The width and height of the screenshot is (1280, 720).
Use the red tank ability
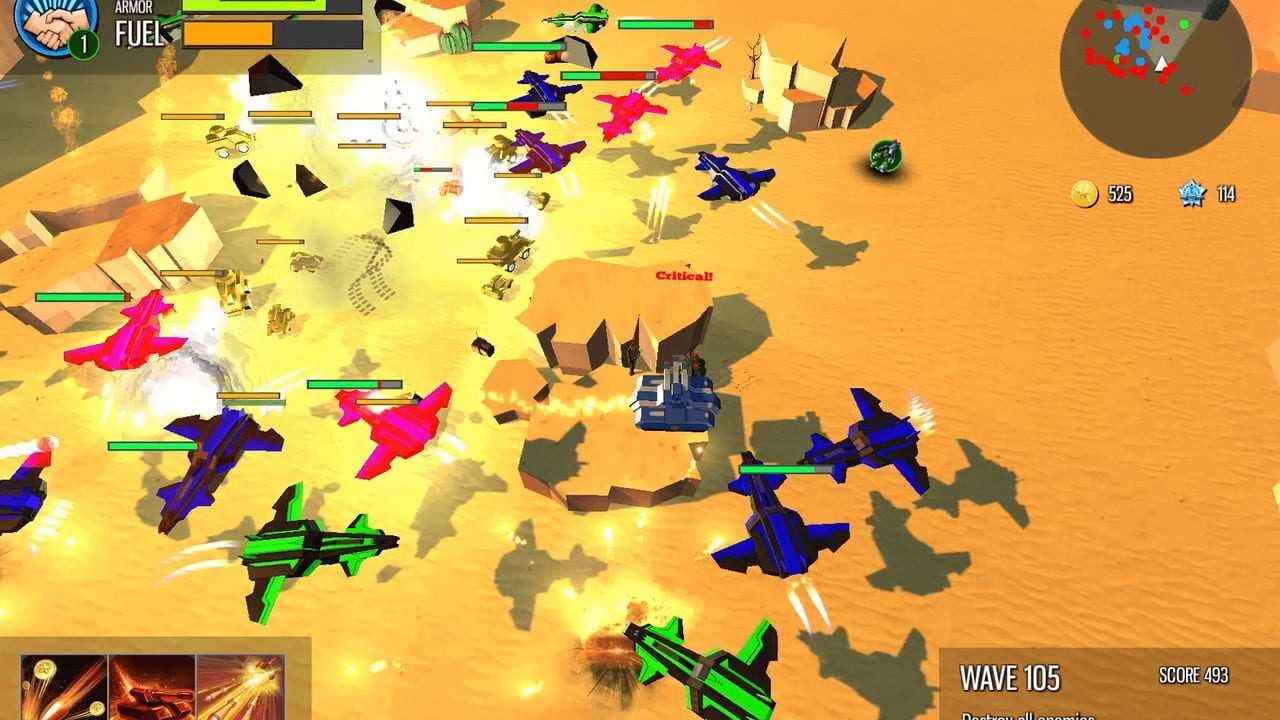click(151, 688)
